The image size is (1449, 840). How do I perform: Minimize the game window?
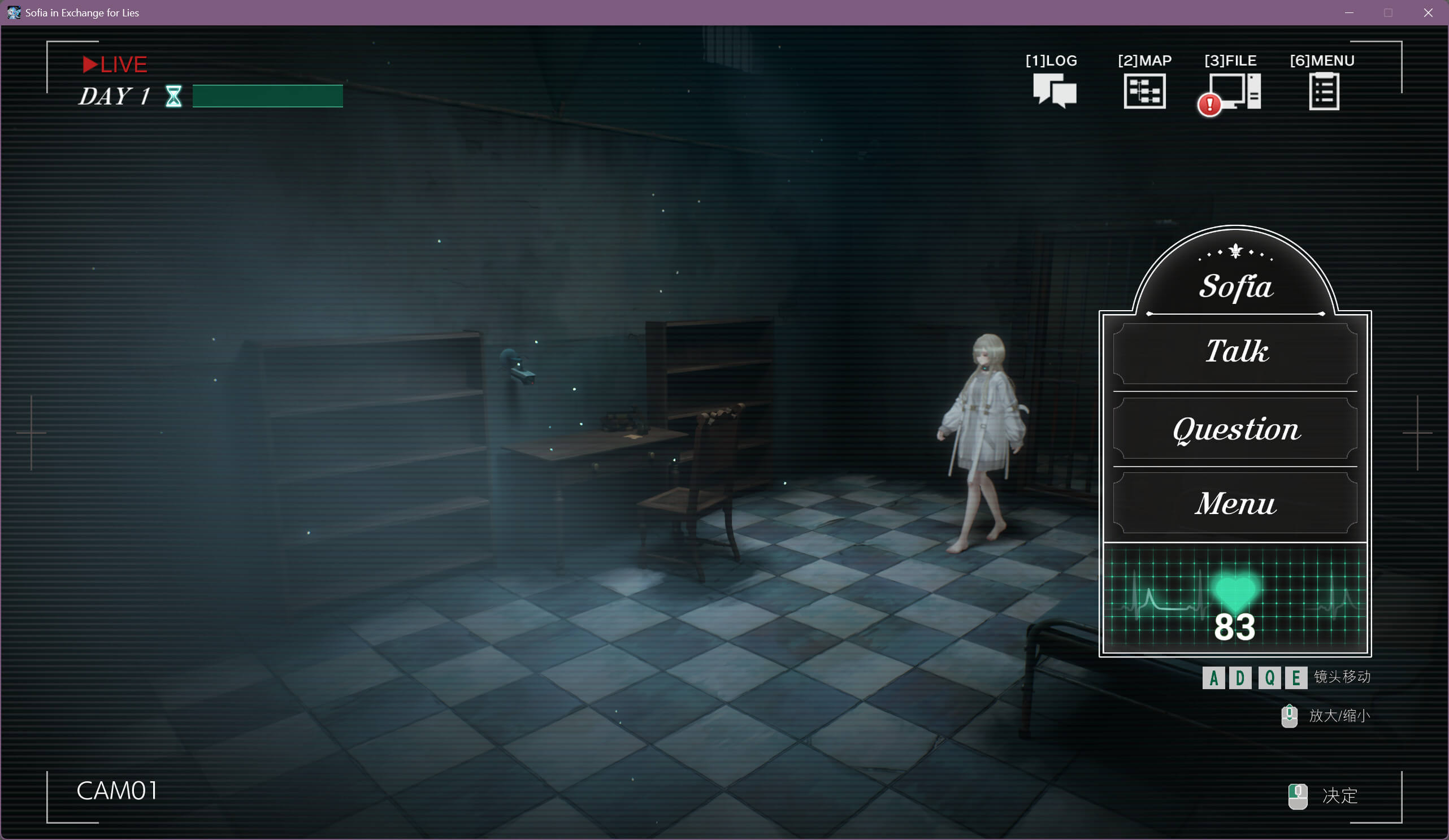coord(1350,12)
